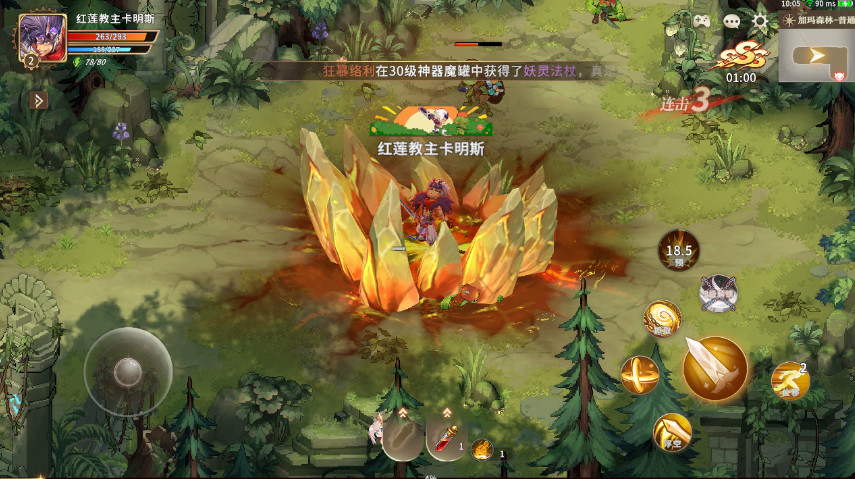This screenshot has width=855, height=479.
Task: Tap the large sword basic attack button
Action: coord(714,368)
